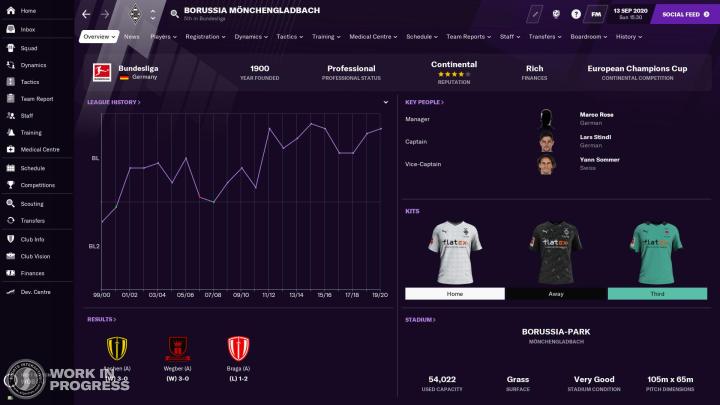
Task: View captain Lars Stindl's profile
Action: 595,137
